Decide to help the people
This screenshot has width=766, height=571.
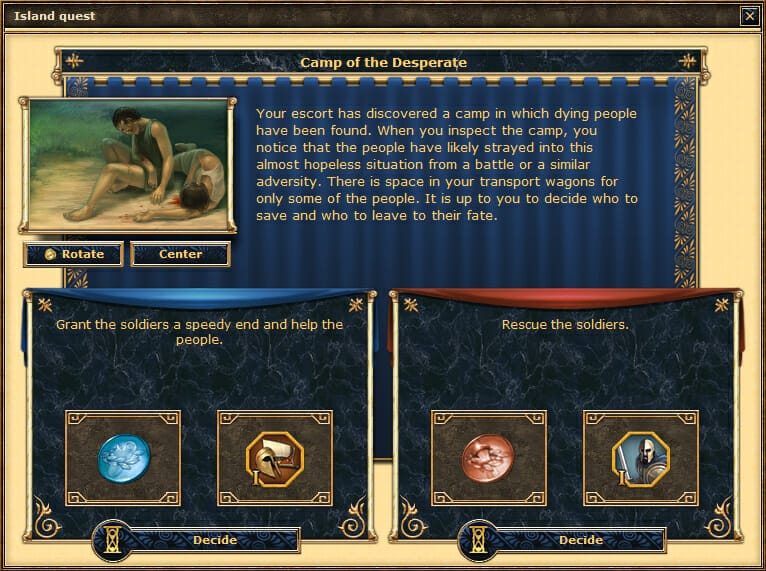click(x=214, y=540)
